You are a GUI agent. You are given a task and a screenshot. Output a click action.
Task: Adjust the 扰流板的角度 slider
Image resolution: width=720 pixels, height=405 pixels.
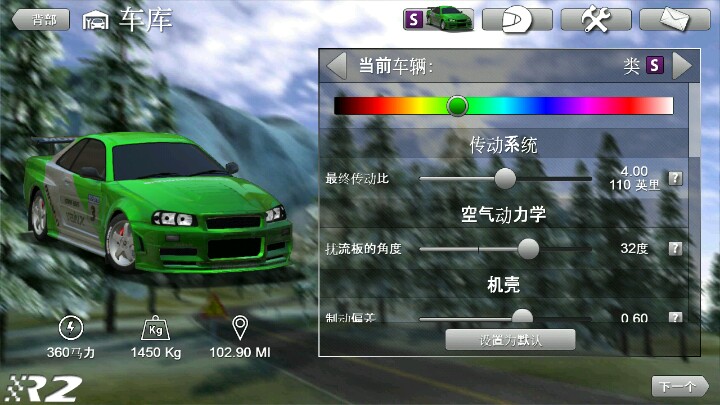528,248
